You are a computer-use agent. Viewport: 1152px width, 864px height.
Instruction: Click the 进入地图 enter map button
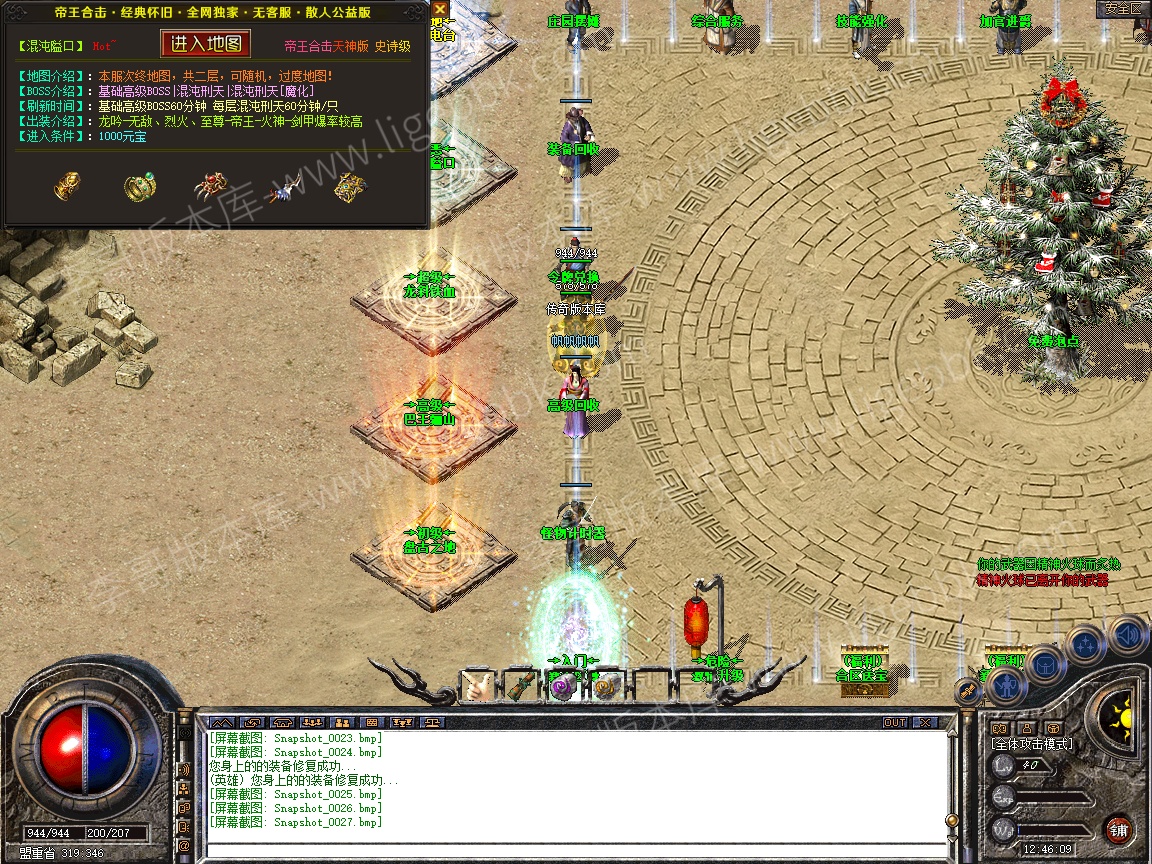206,44
